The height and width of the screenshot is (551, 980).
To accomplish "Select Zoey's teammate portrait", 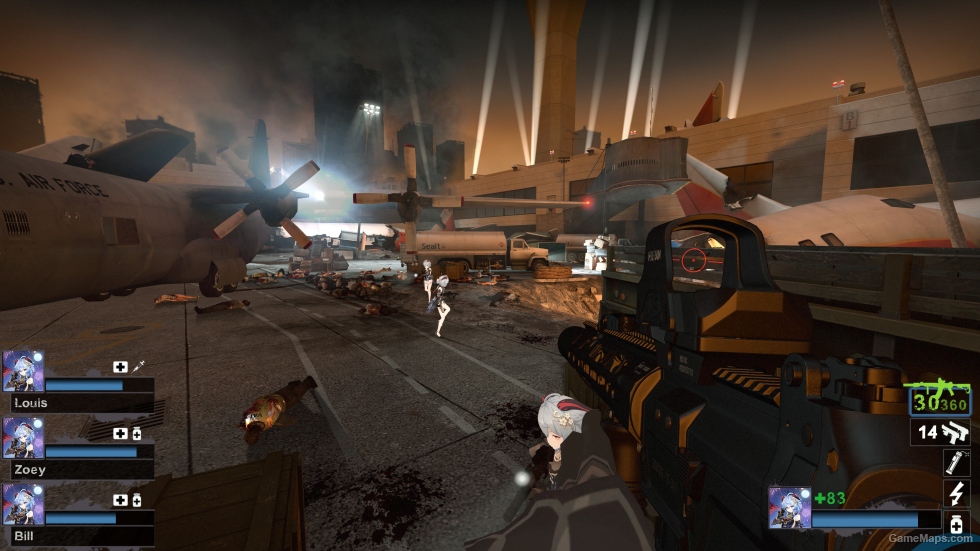I will pyautogui.click(x=23, y=437).
